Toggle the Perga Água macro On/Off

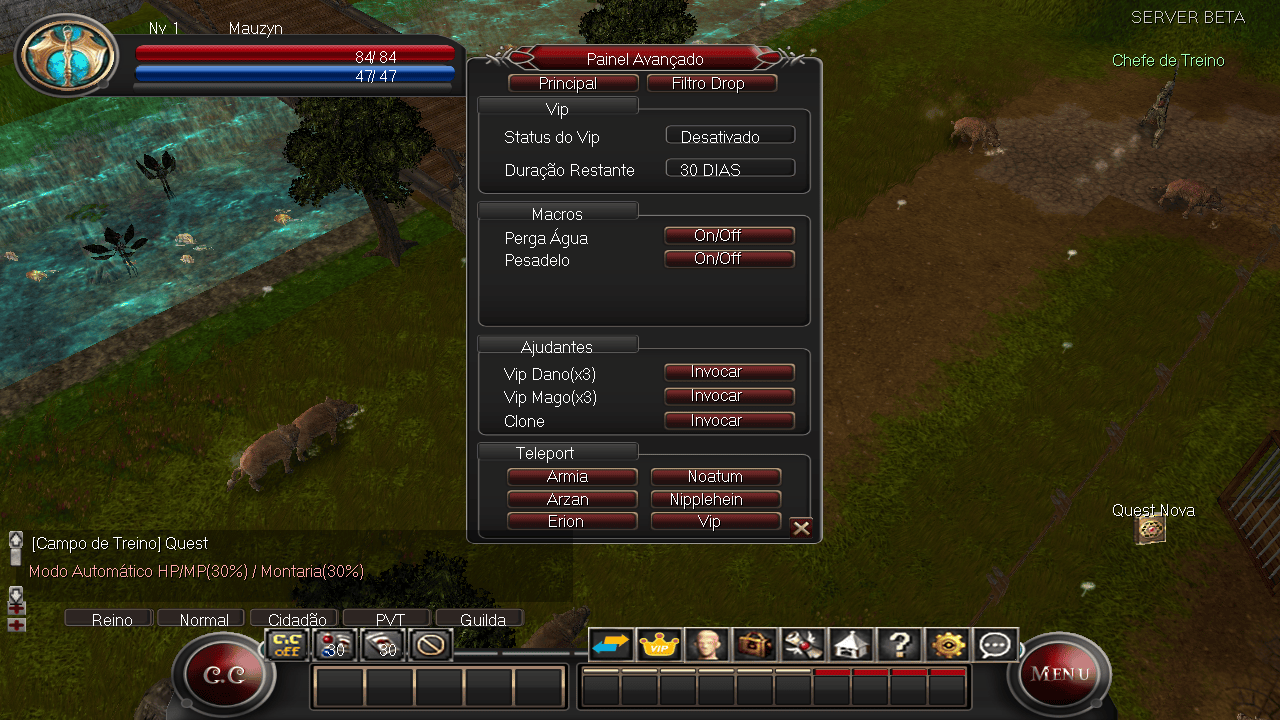tap(729, 236)
